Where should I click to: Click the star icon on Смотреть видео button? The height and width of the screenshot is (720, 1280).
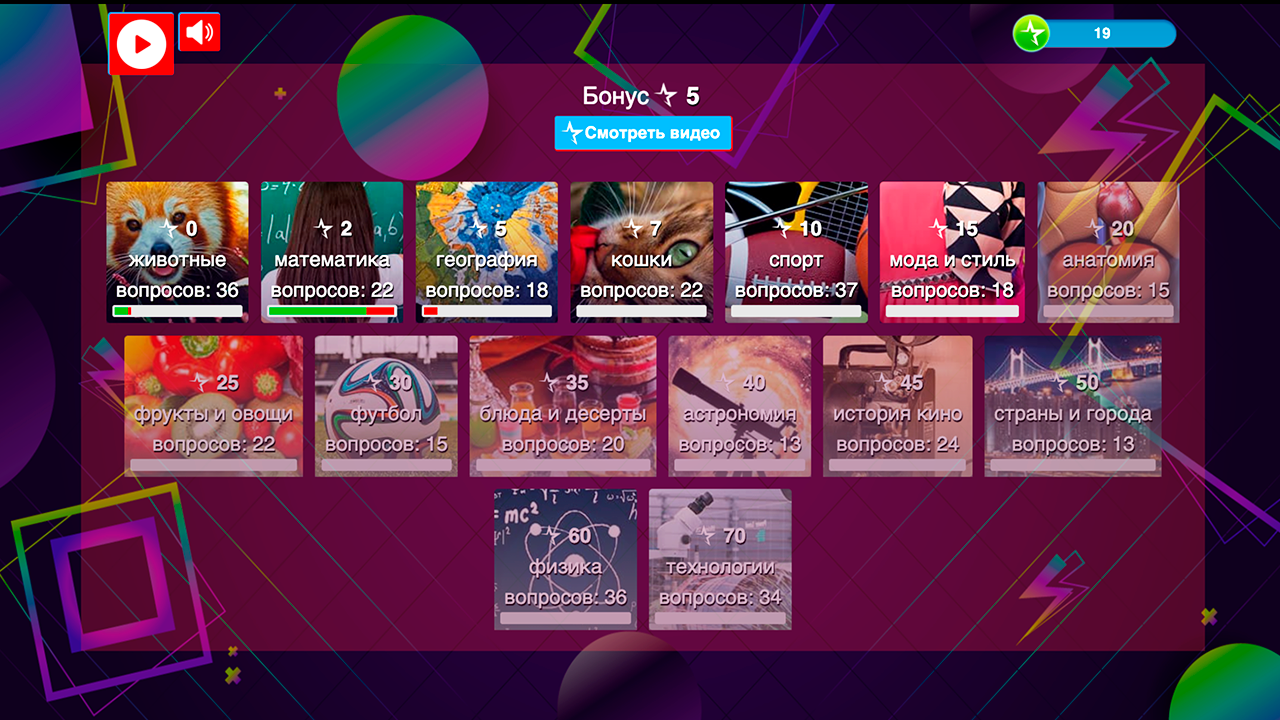(x=573, y=132)
